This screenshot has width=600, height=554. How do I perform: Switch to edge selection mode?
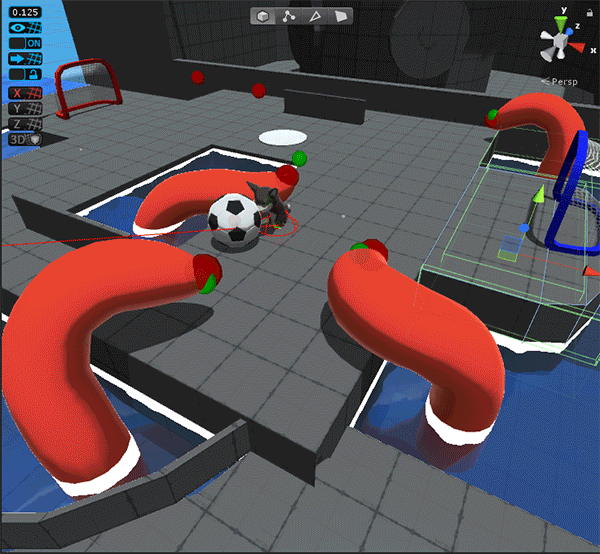coord(316,16)
